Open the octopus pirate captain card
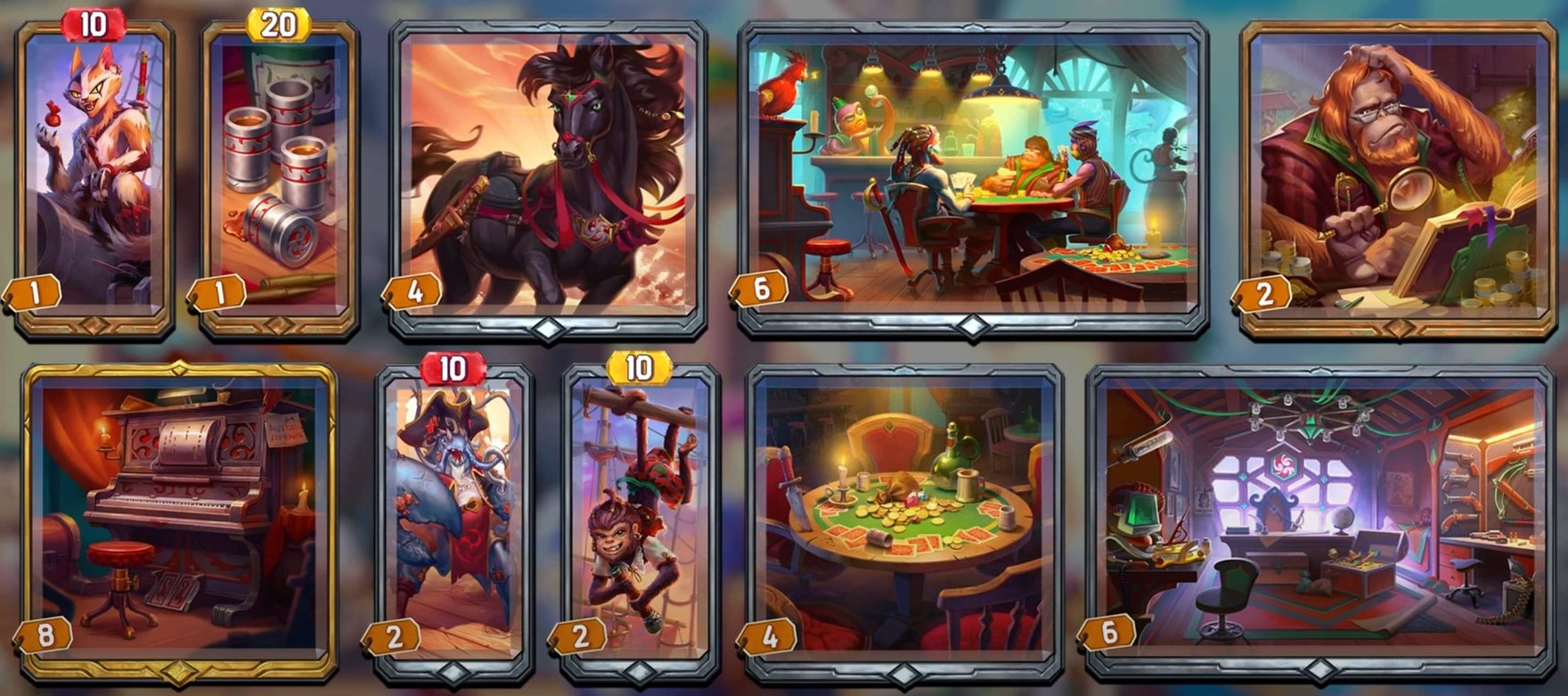This screenshot has height=696, width=1568. pyautogui.click(x=454, y=517)
